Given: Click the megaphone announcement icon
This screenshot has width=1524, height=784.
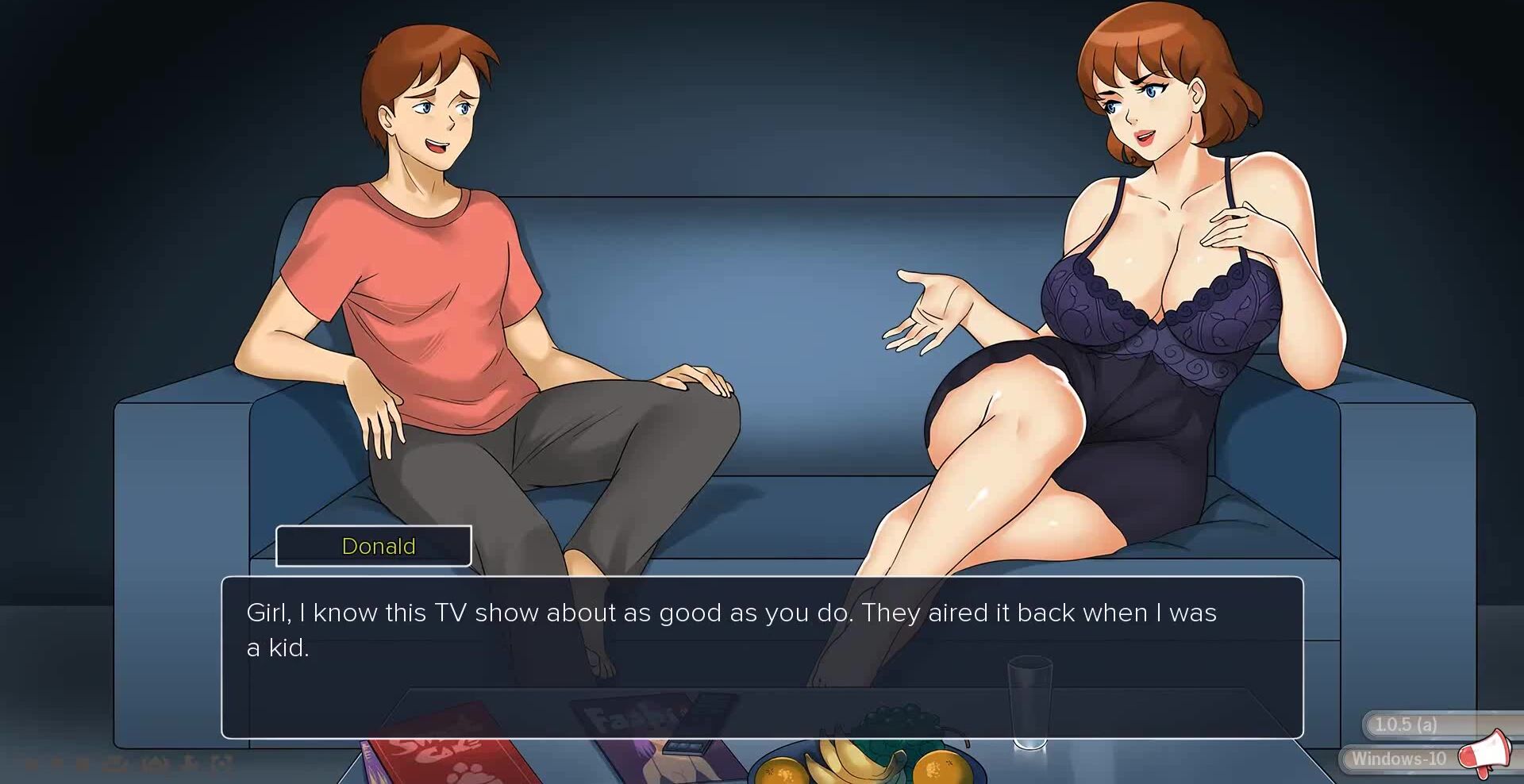Looking at the screenshot, I should (1484, 751).
